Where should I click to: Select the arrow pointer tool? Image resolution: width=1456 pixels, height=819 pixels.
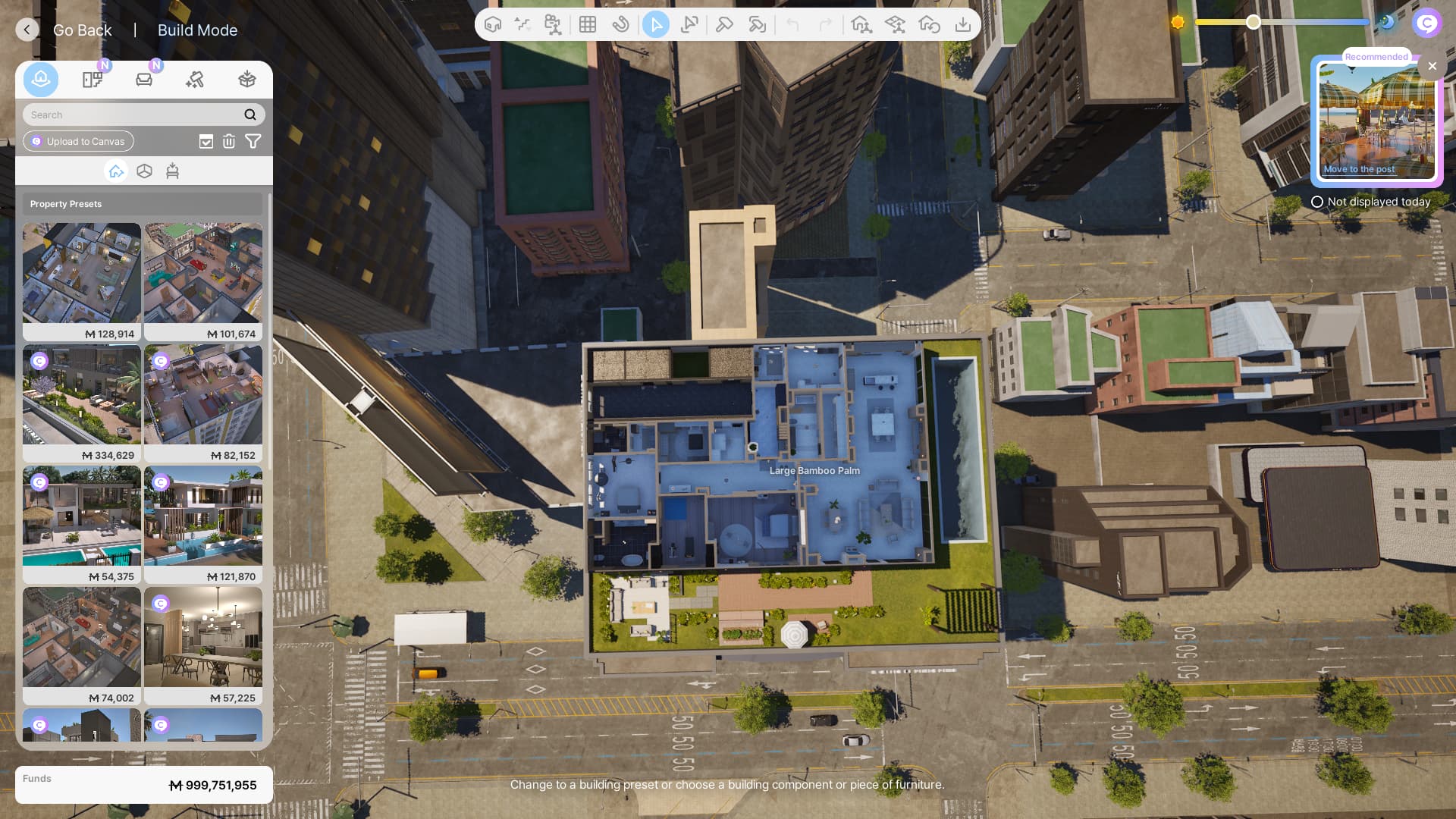coord(656,24)
